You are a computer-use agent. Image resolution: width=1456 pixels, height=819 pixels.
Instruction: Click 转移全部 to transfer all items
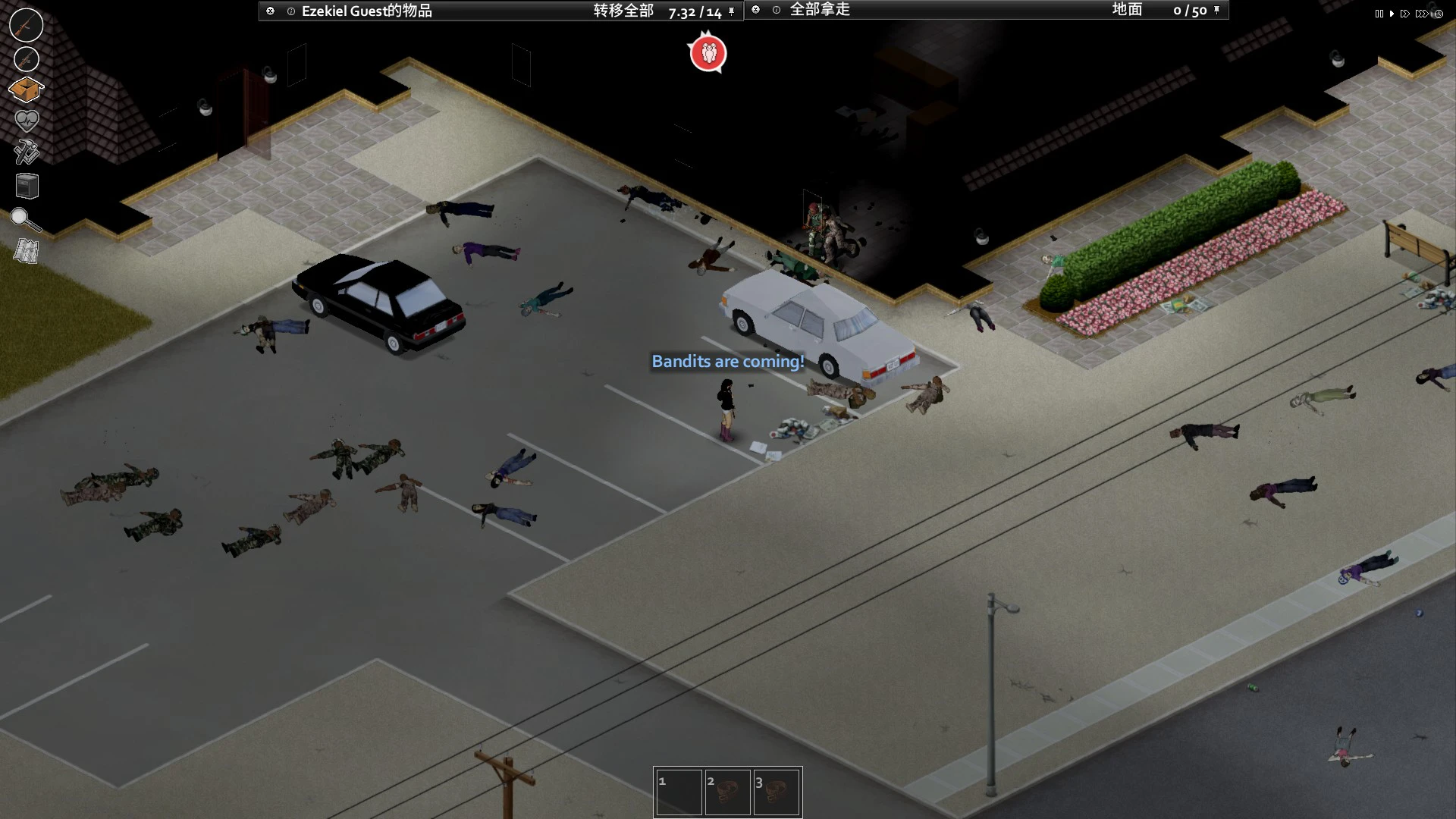click(623, 11)
